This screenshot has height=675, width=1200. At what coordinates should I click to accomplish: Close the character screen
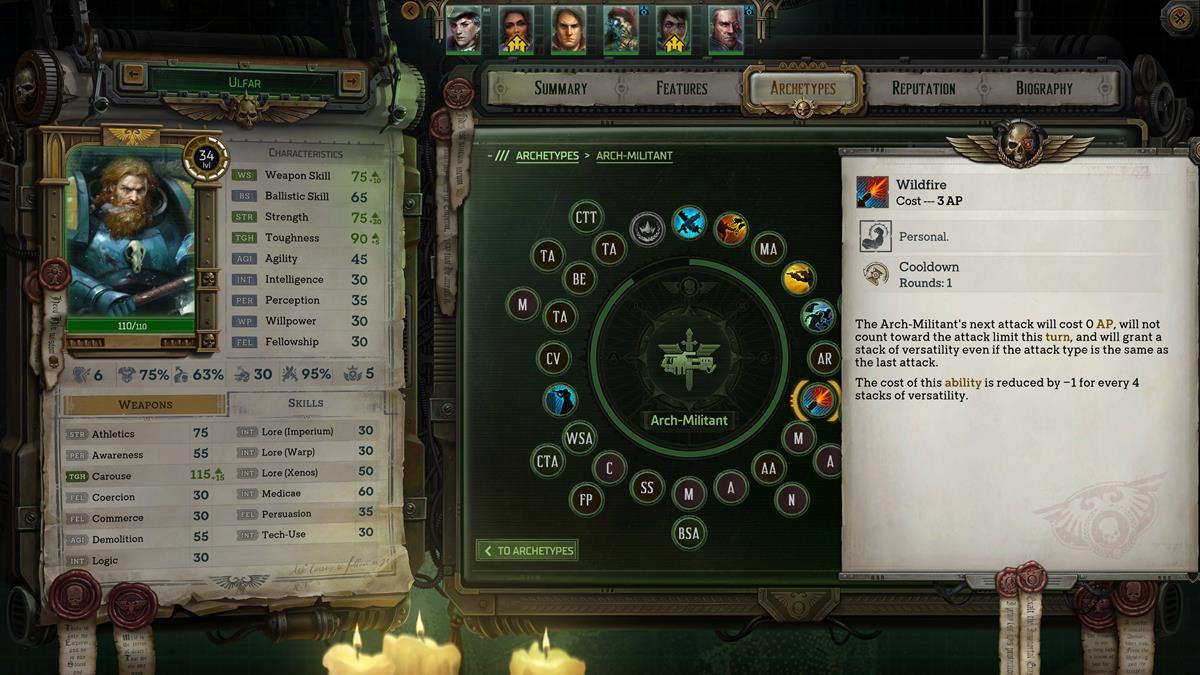1177,15
